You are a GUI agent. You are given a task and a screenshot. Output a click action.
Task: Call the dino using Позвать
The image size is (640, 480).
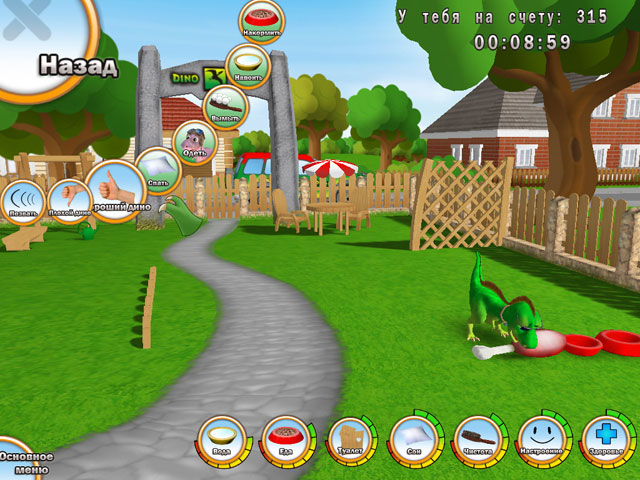22,203
